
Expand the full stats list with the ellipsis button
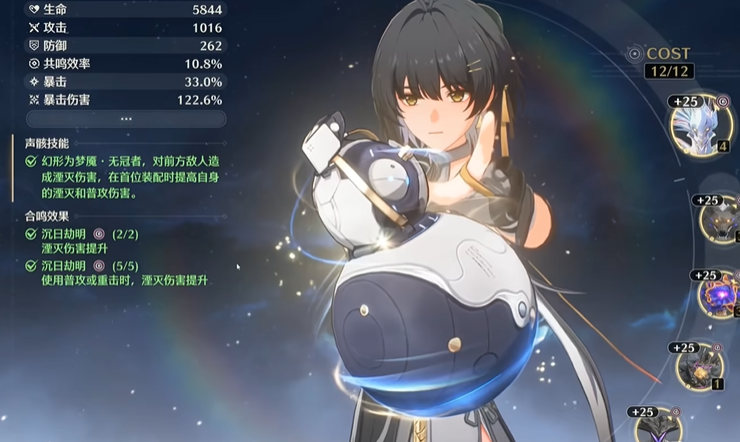click(x=125, y=118)
